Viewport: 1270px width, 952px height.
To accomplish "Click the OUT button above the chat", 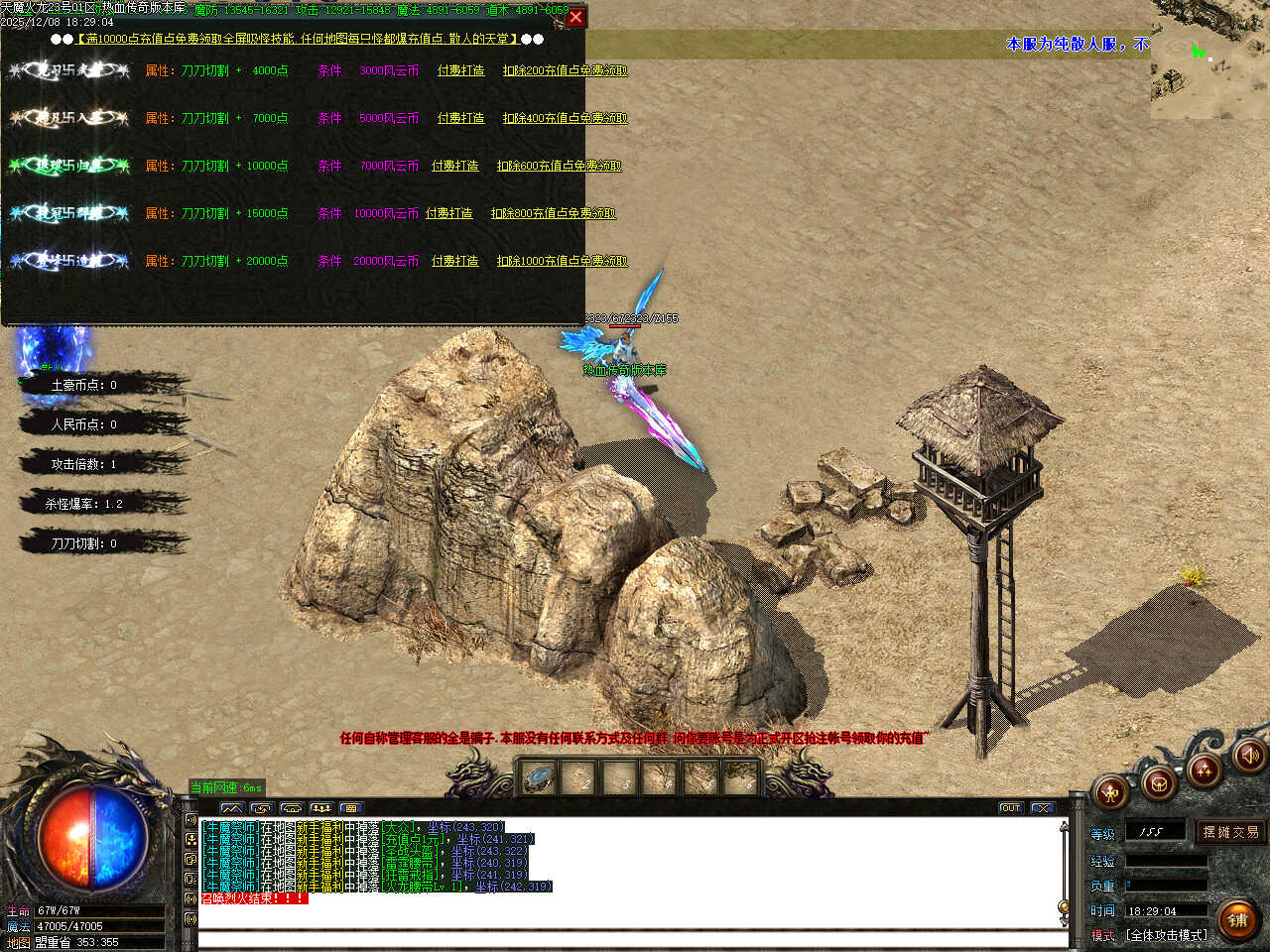I will tap(1010, 808).
